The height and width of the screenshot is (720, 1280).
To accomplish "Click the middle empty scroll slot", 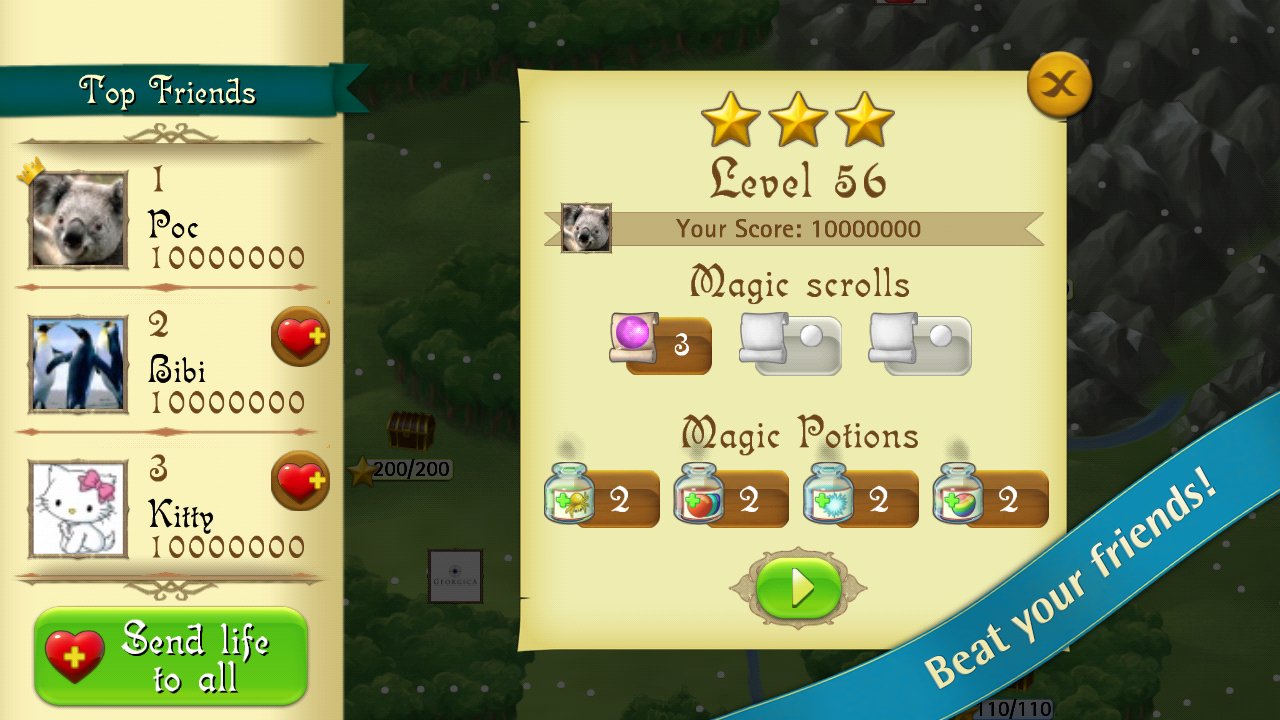I will 789,343.
